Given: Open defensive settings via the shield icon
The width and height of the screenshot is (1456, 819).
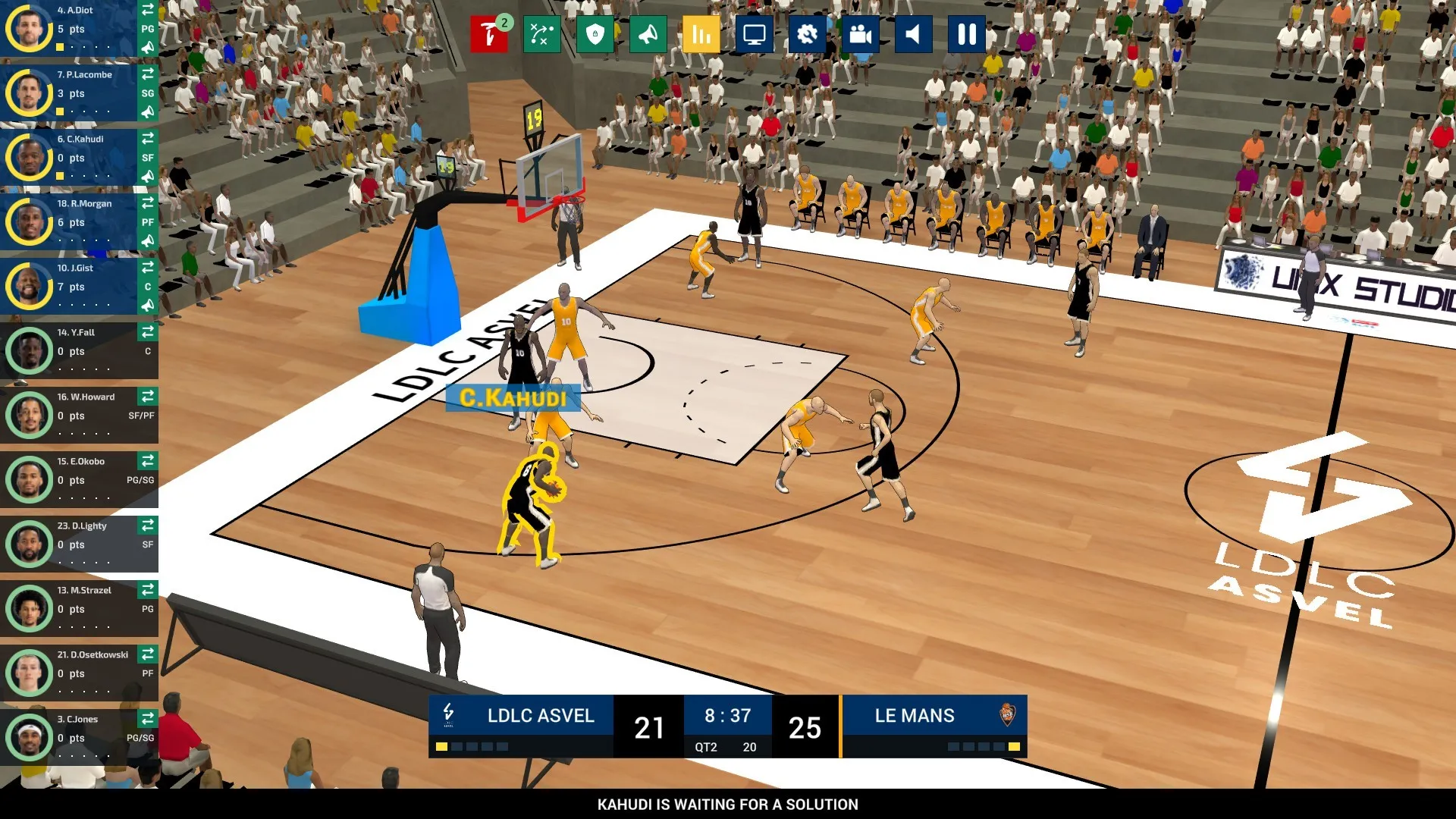Looking at the screenshot, I should 595,33.
